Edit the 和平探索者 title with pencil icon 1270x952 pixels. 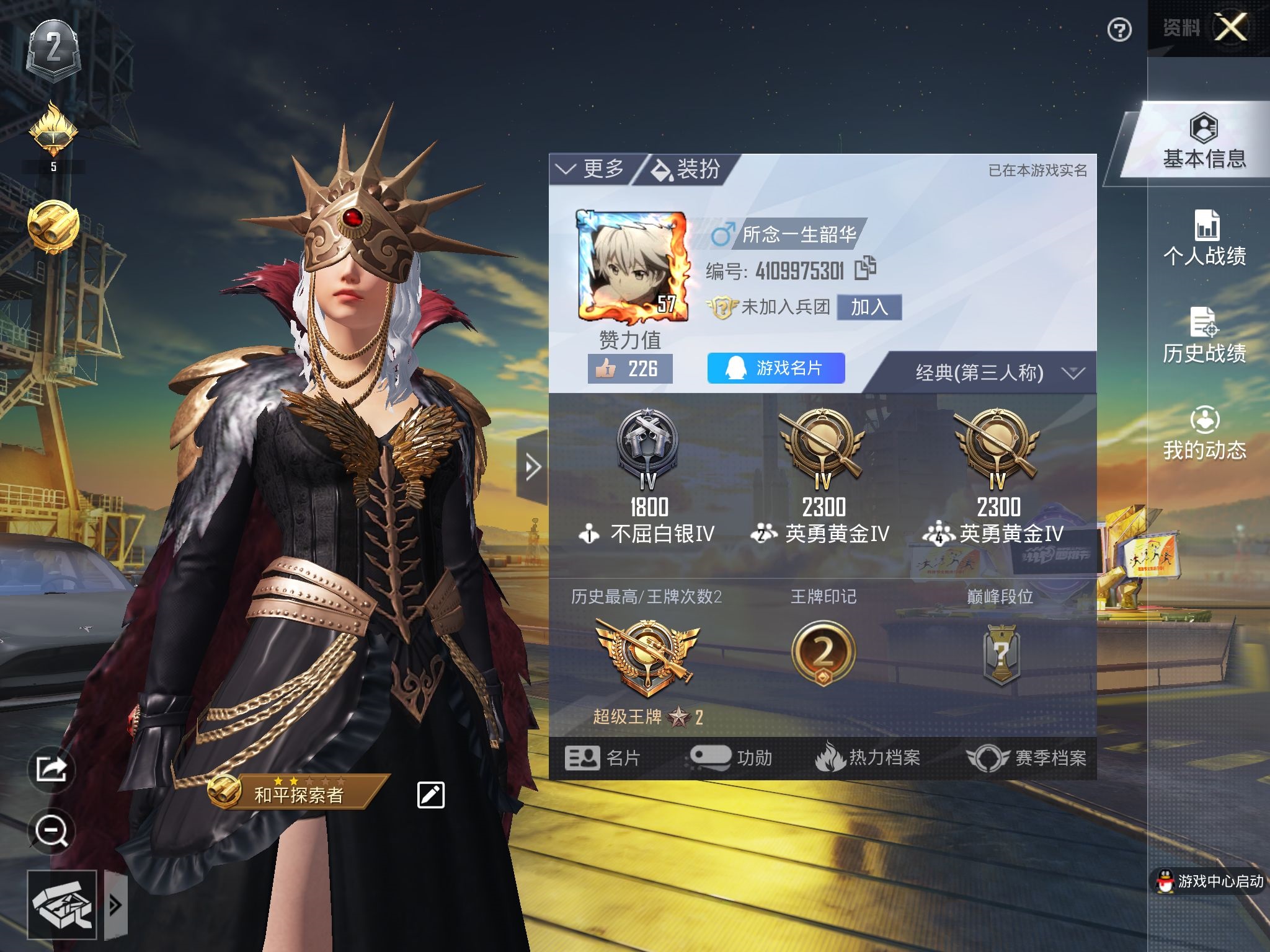pos(431,795)
